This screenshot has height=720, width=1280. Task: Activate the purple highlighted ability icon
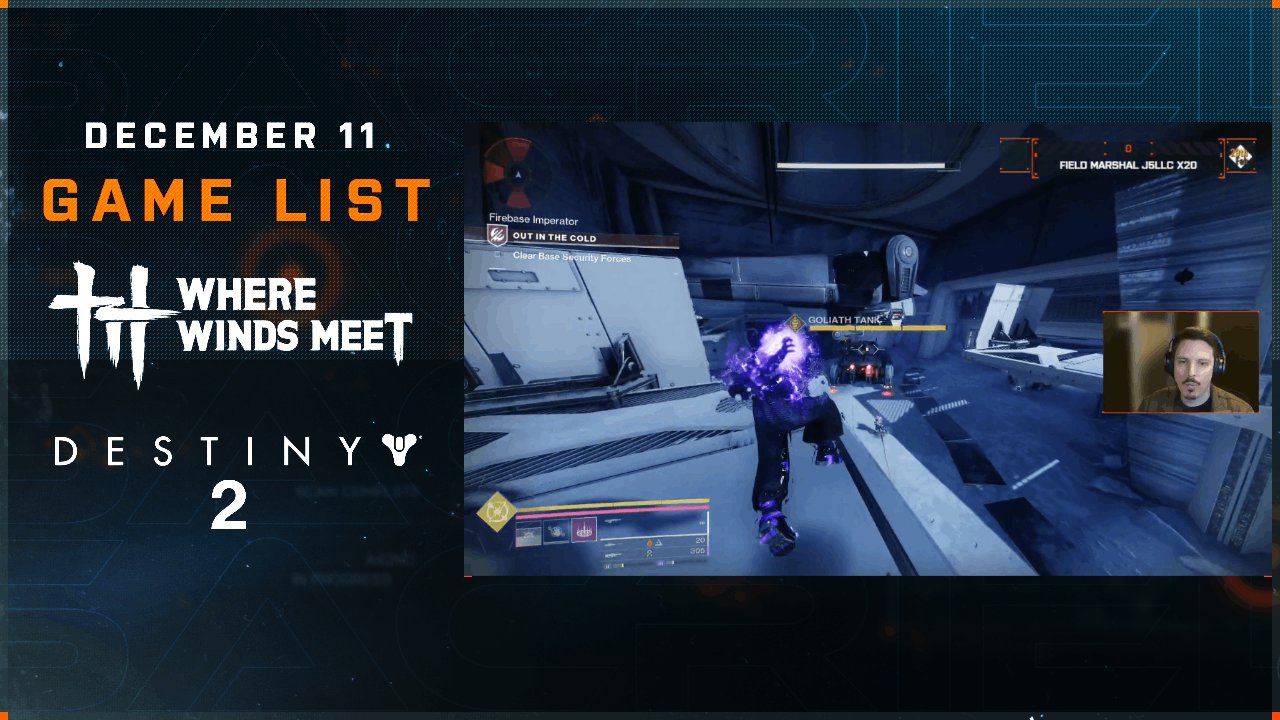[584, 530]
